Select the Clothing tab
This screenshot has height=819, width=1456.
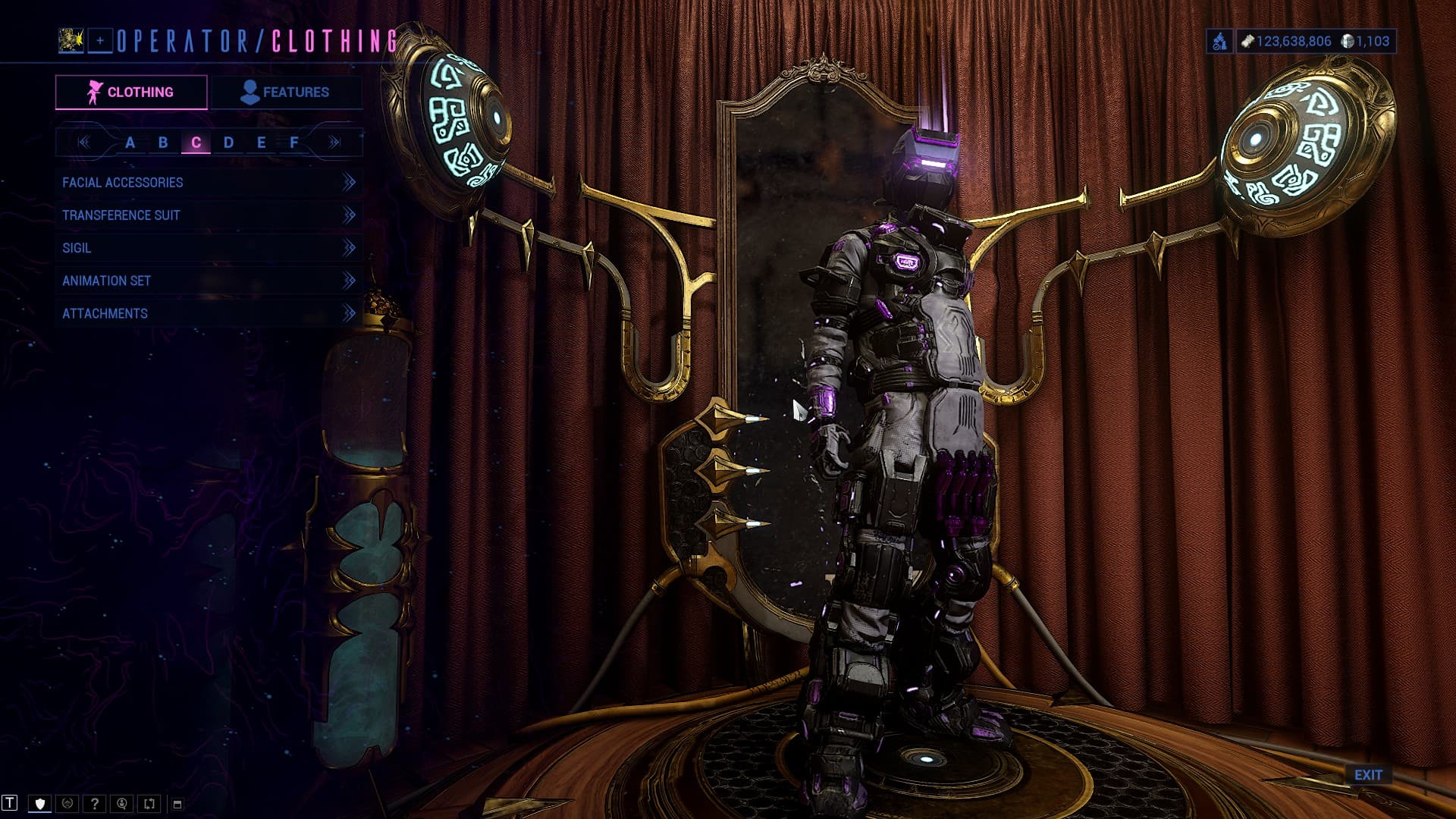131,93
